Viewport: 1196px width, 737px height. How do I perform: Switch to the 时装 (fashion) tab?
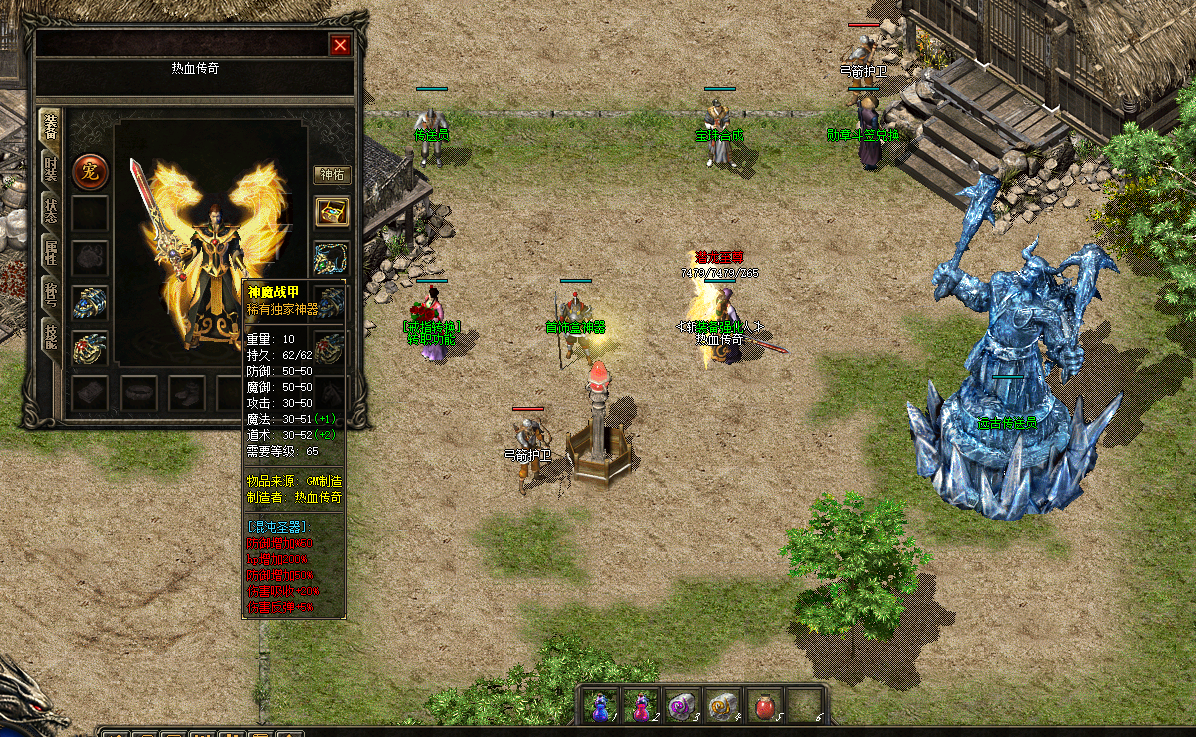coord(50,168)
